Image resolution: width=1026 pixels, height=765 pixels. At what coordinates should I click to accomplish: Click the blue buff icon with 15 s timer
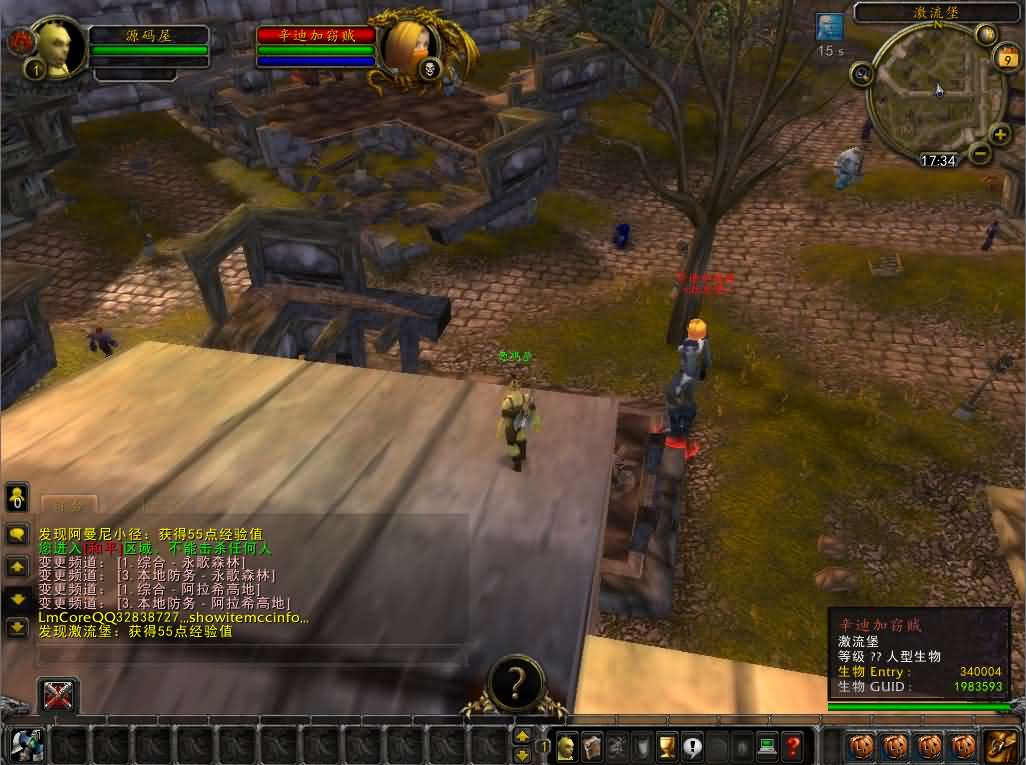(829, 27)
